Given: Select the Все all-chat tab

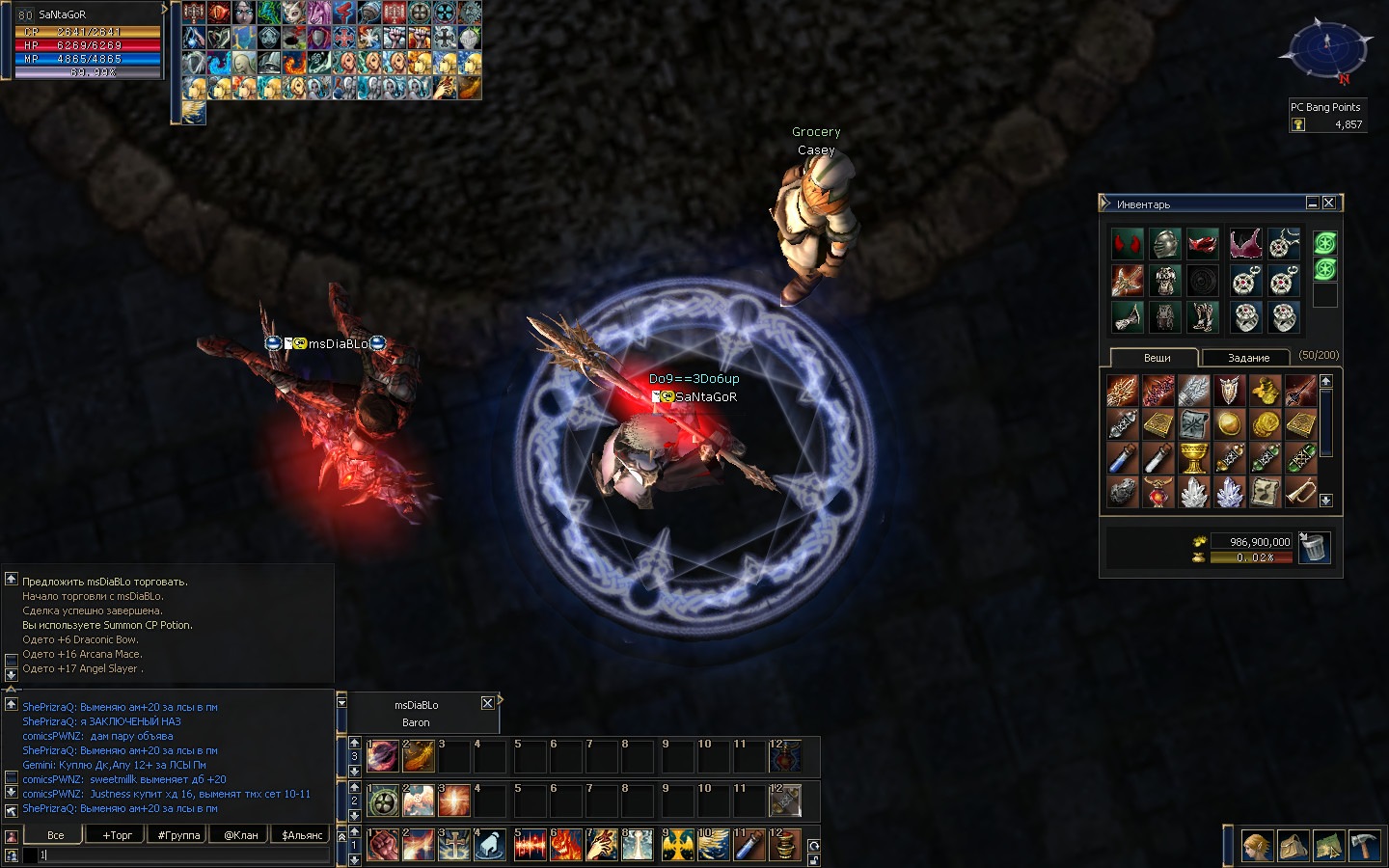Looking at the screenshot, I should click(x=56, y=835).
